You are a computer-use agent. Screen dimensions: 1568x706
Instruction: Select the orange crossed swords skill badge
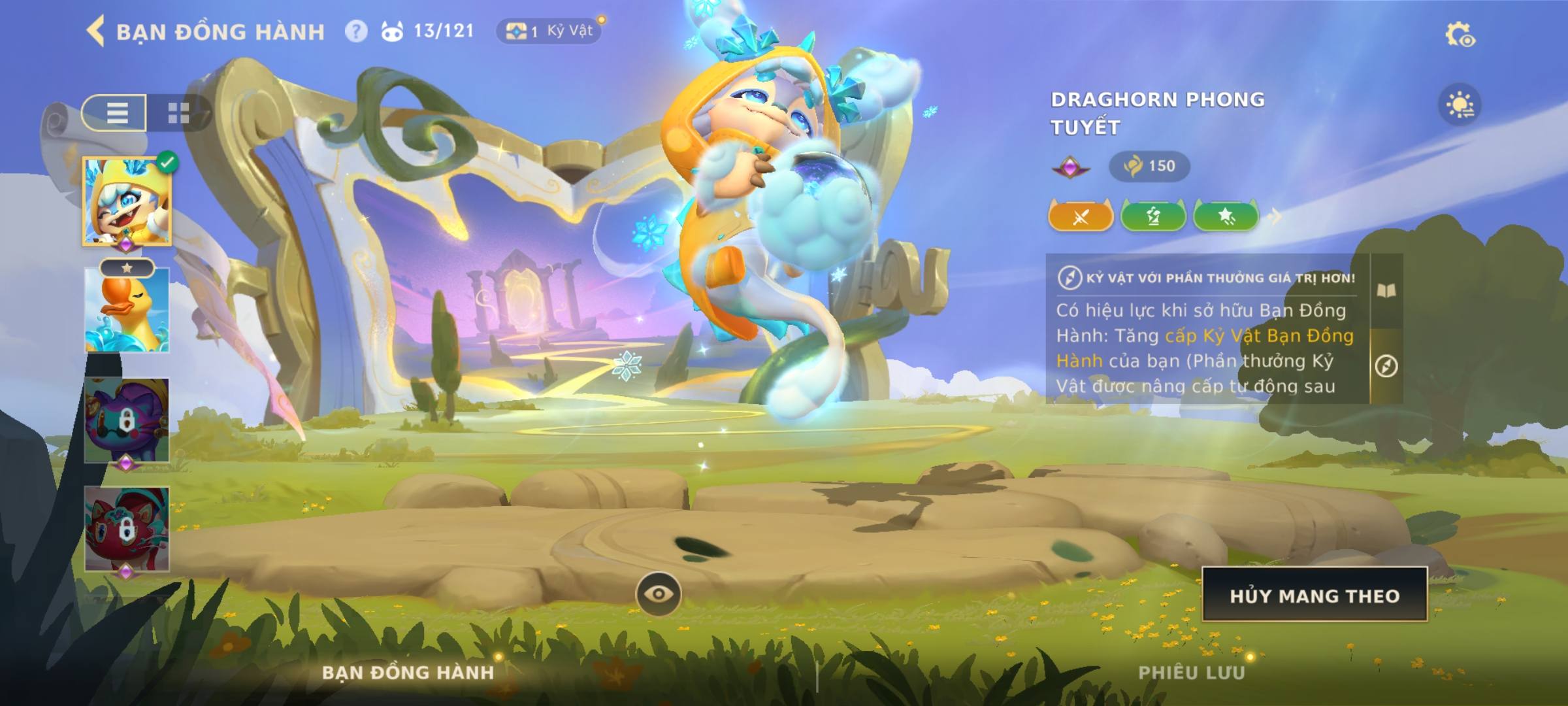1081,216
